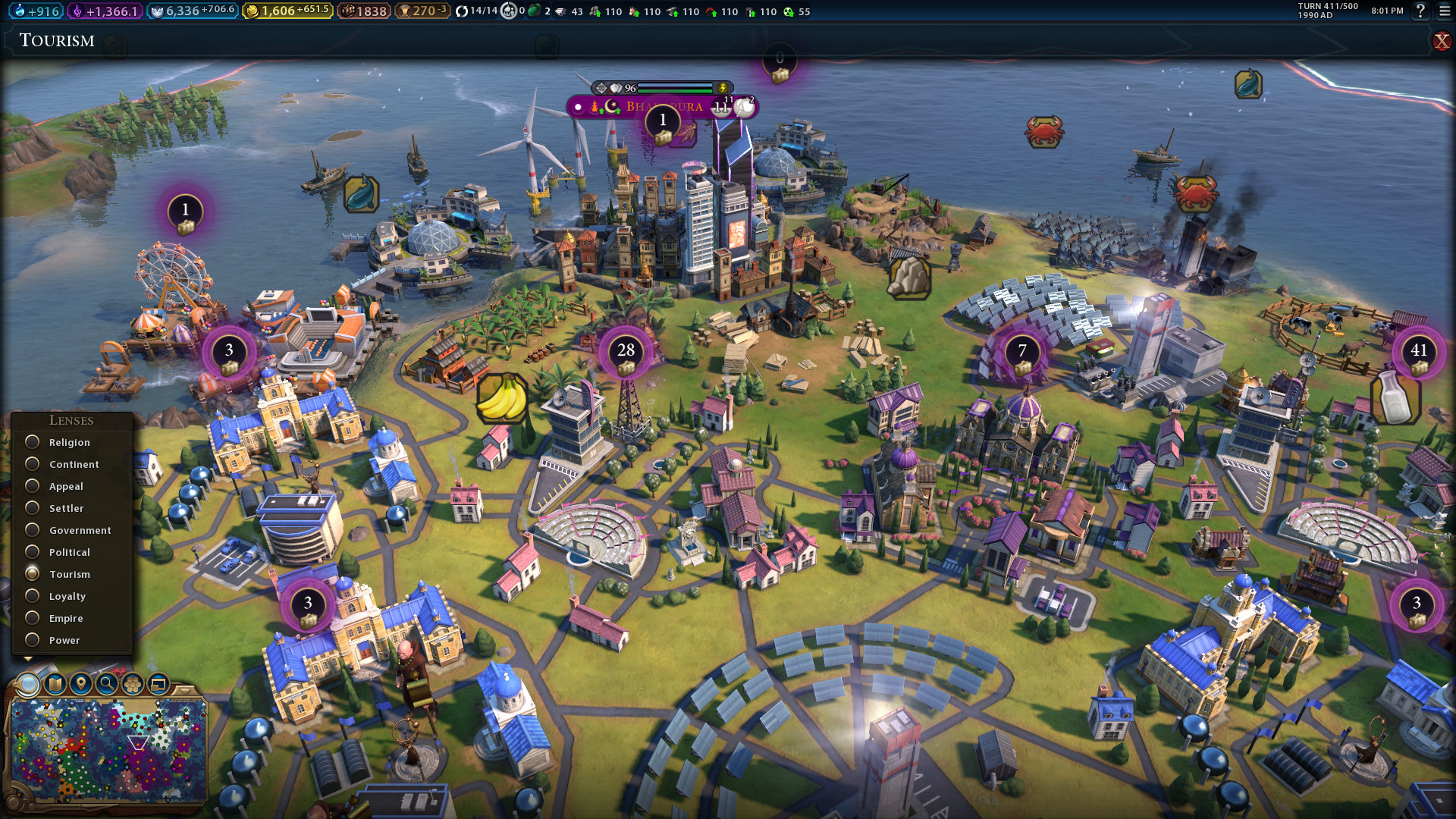
Task: Open the folded map options button
Action: [55, 684]
